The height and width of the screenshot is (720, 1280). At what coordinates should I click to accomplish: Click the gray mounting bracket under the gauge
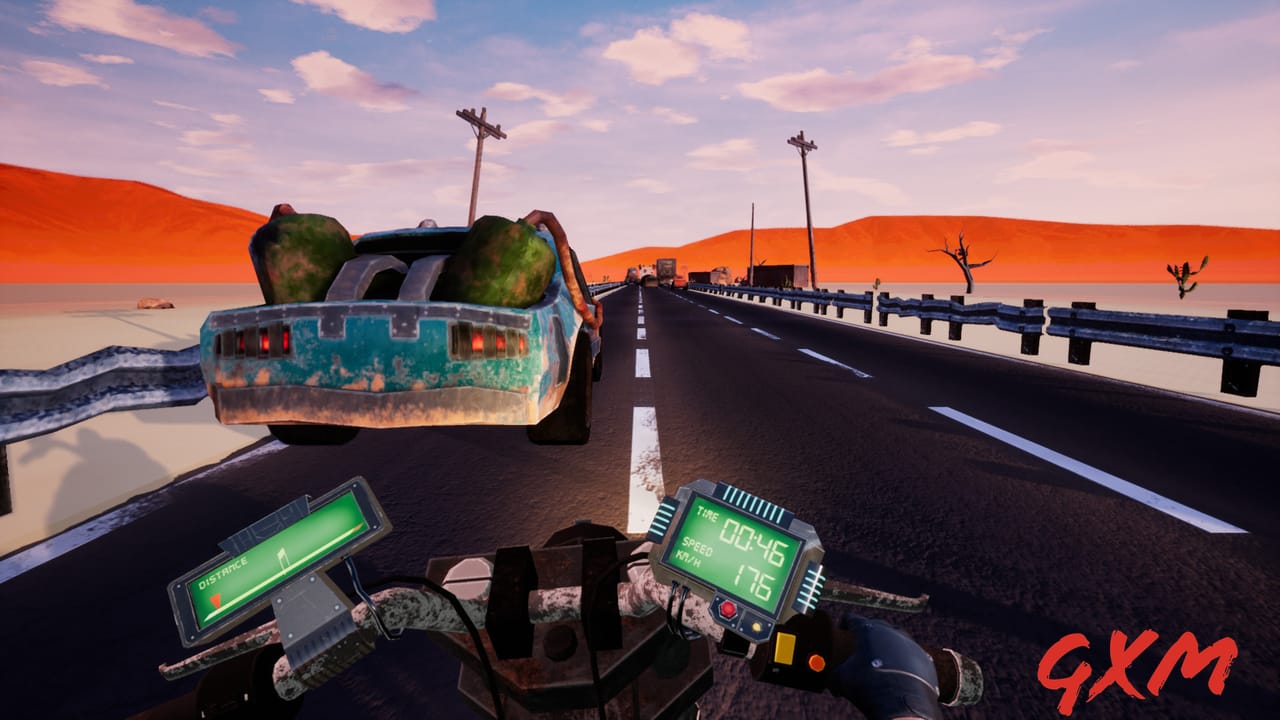pyautogui.click(x=310, y=615)
